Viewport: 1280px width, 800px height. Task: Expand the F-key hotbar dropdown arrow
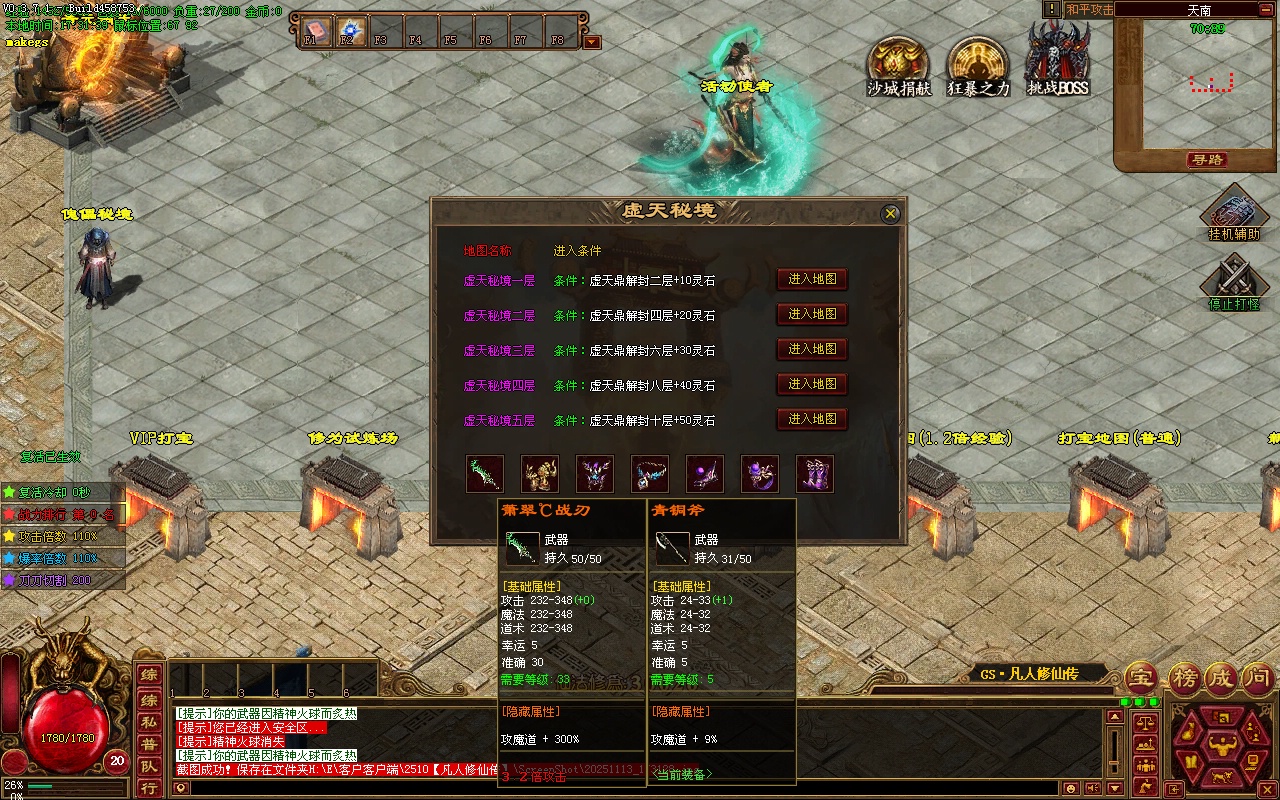pos(592,42)
